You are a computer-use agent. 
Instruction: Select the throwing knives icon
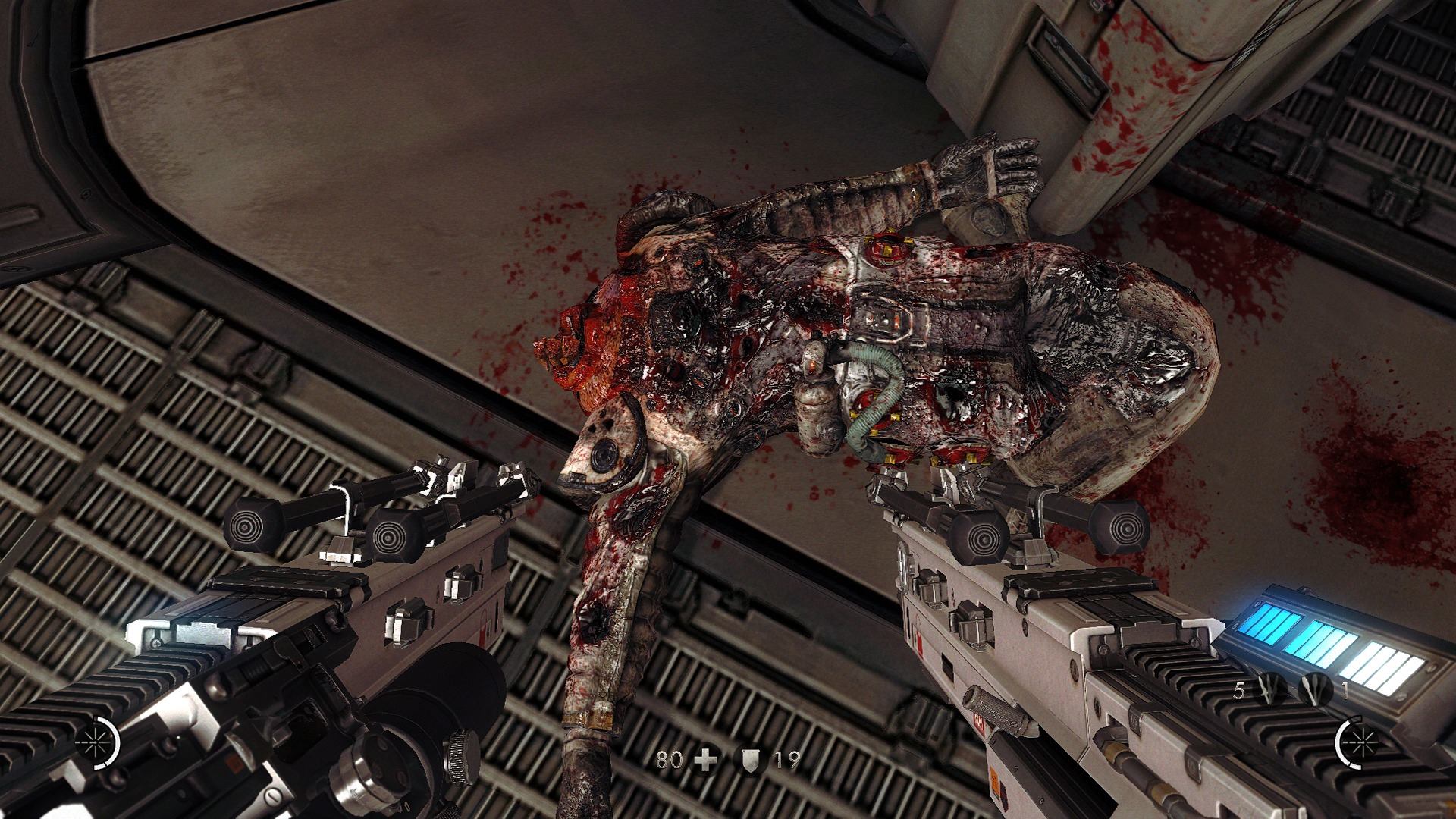pyautogui.click(x=1271, y=691)
